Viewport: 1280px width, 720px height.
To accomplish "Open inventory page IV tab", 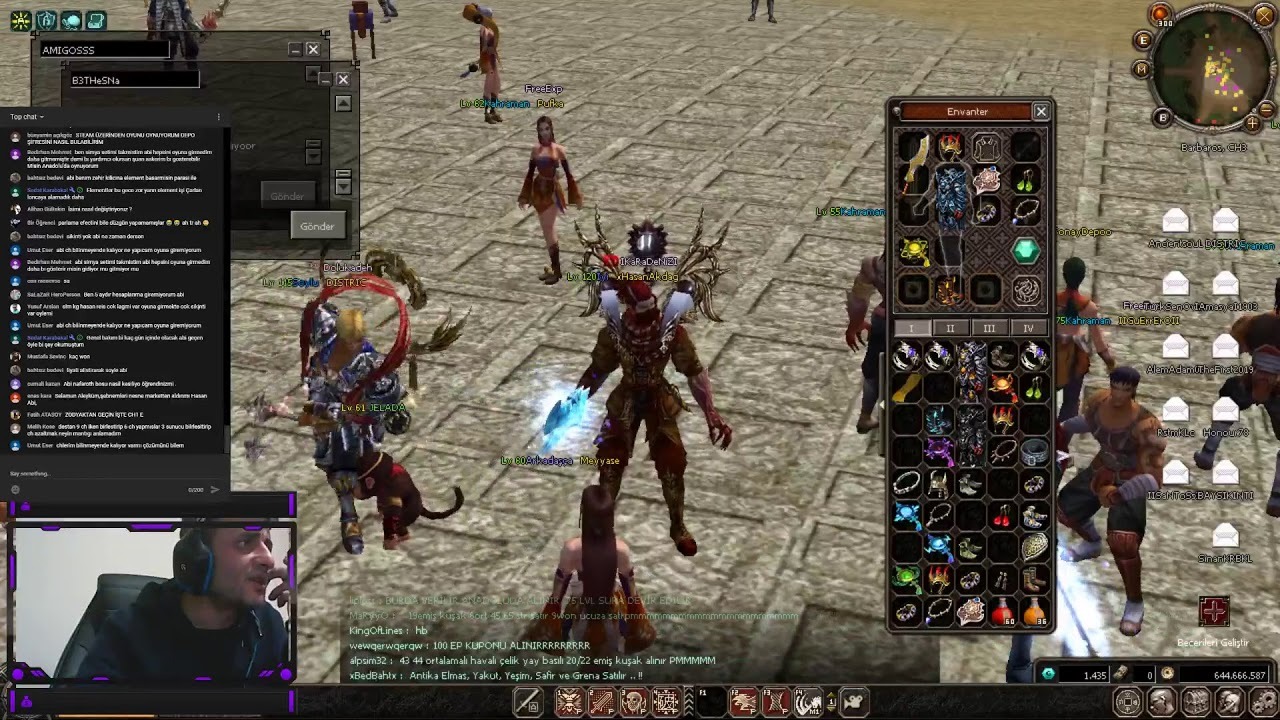I will [1028, 328].
